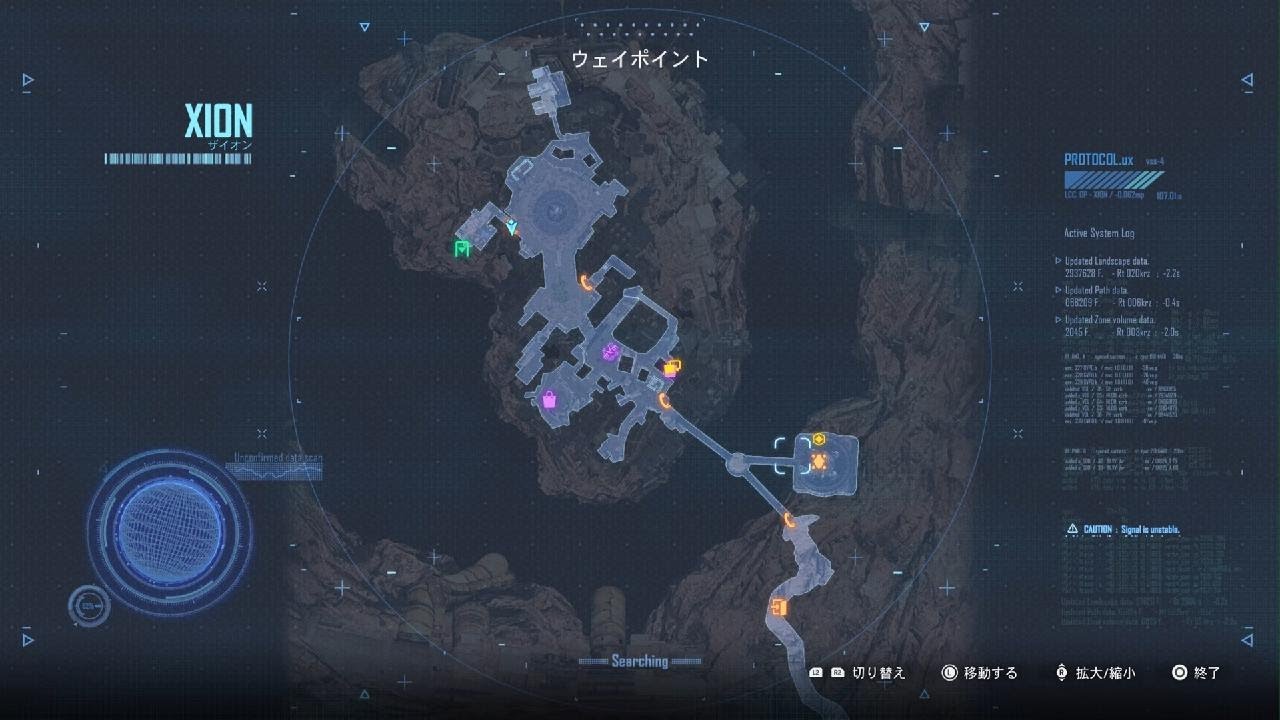This screenshot has height=720, width=1280.
Task: Select the purple shopping bag shop marker
Action: point(549,400)
